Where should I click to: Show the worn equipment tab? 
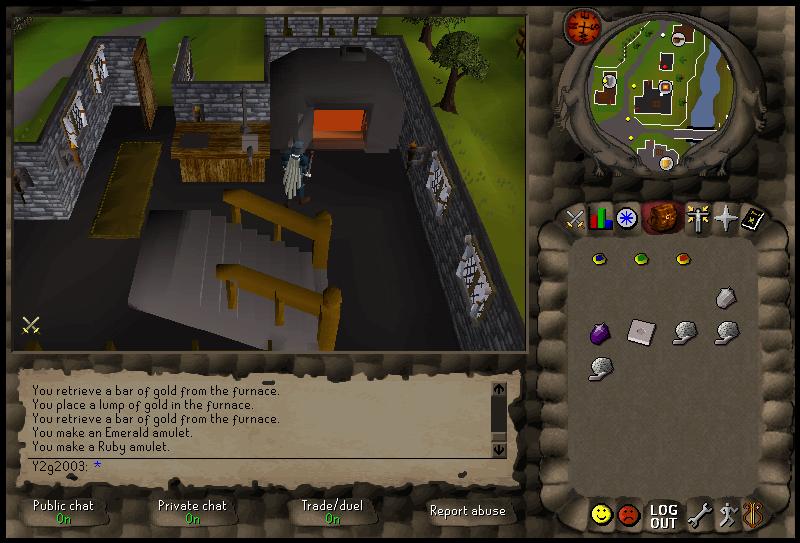695,218
